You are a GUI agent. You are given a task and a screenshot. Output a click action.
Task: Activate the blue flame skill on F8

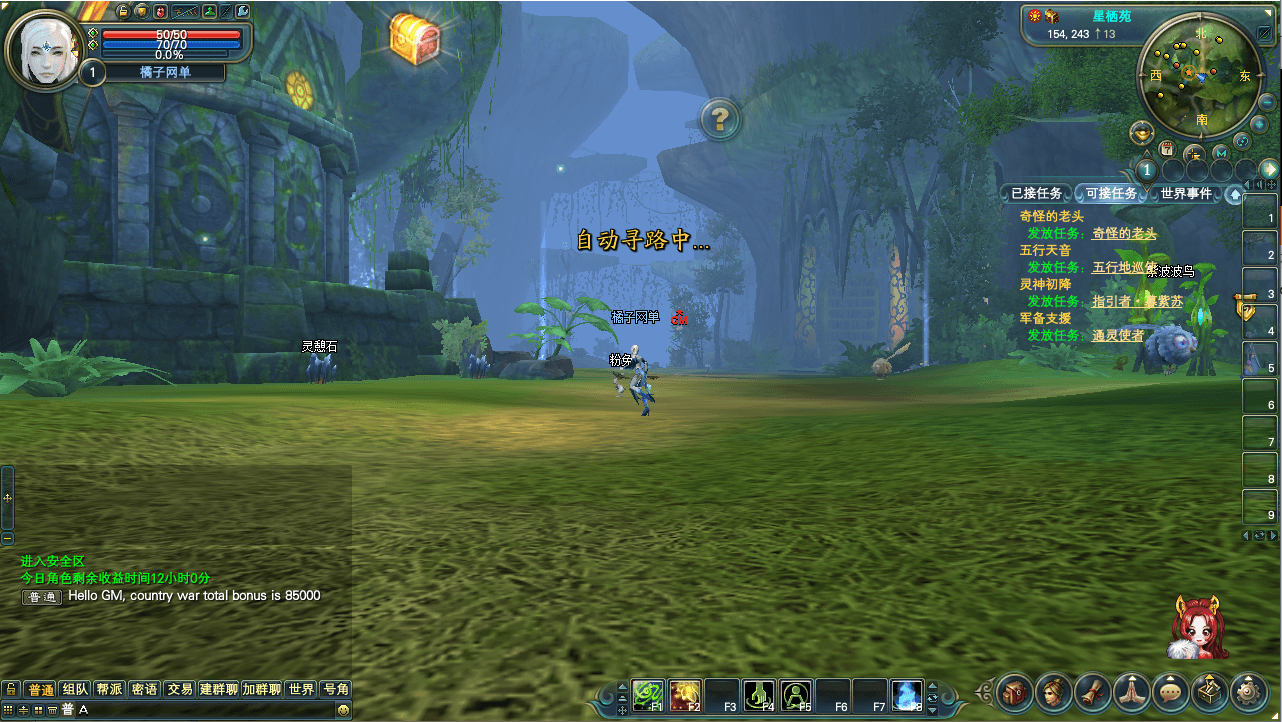[906, 692]
